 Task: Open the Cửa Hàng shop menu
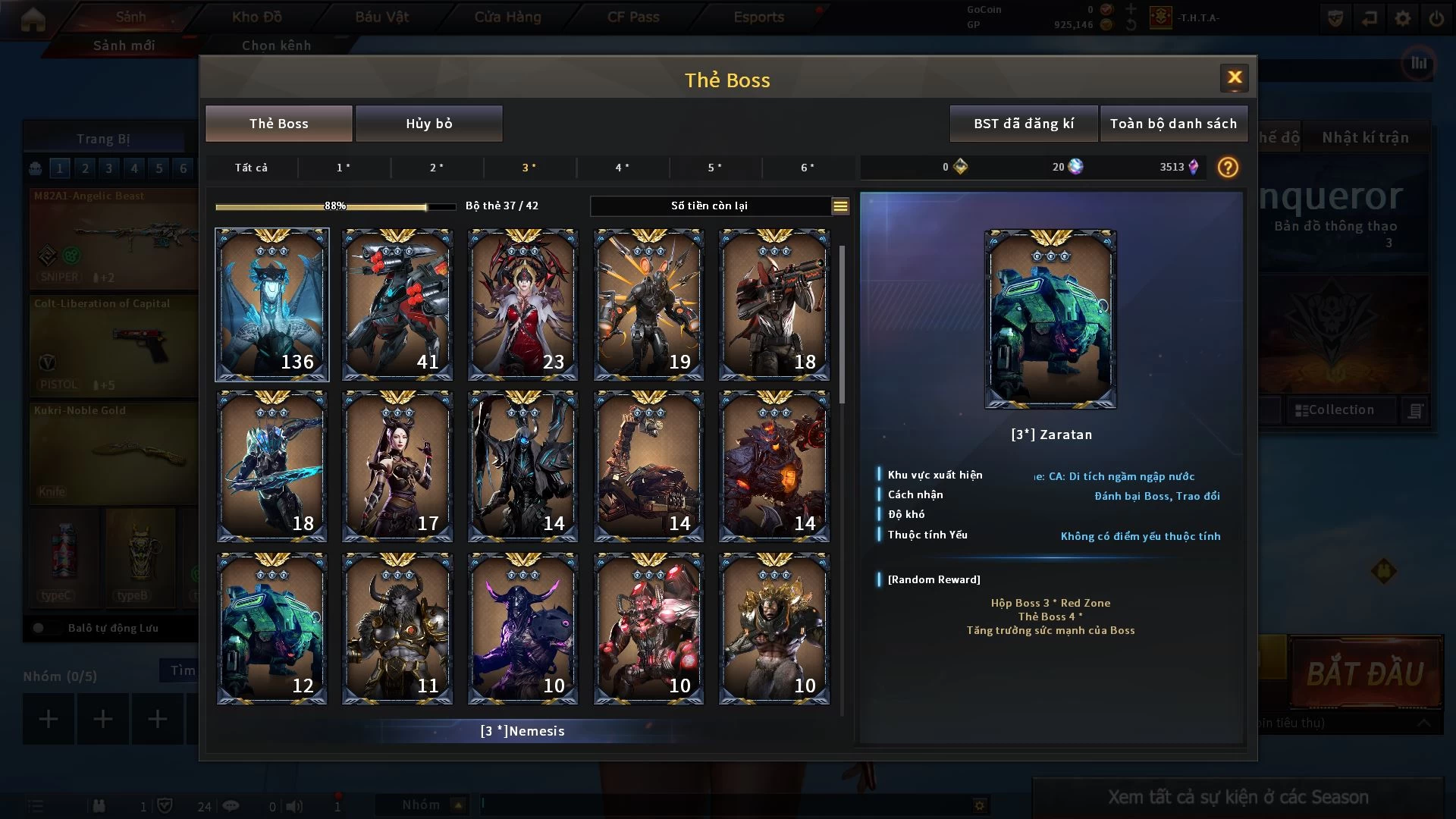point(507,17)
